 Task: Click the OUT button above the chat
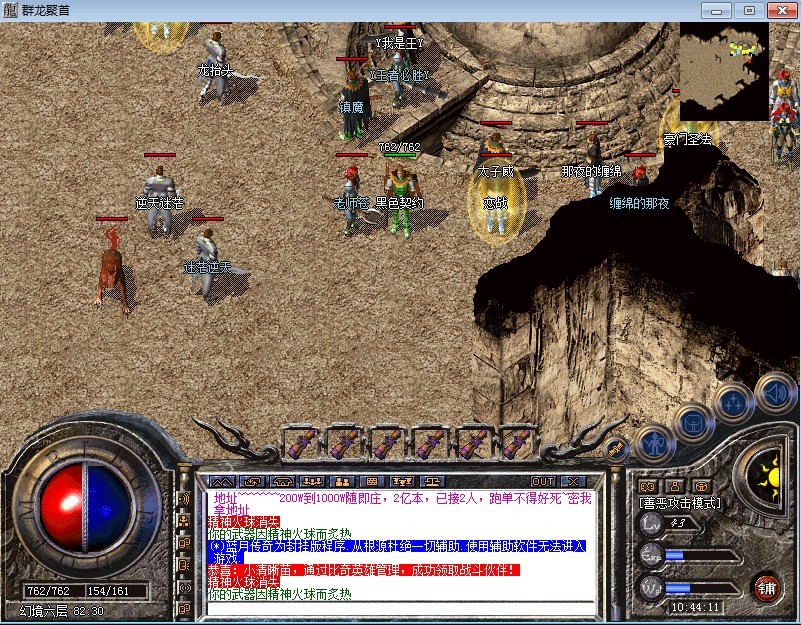coord(542,481)
